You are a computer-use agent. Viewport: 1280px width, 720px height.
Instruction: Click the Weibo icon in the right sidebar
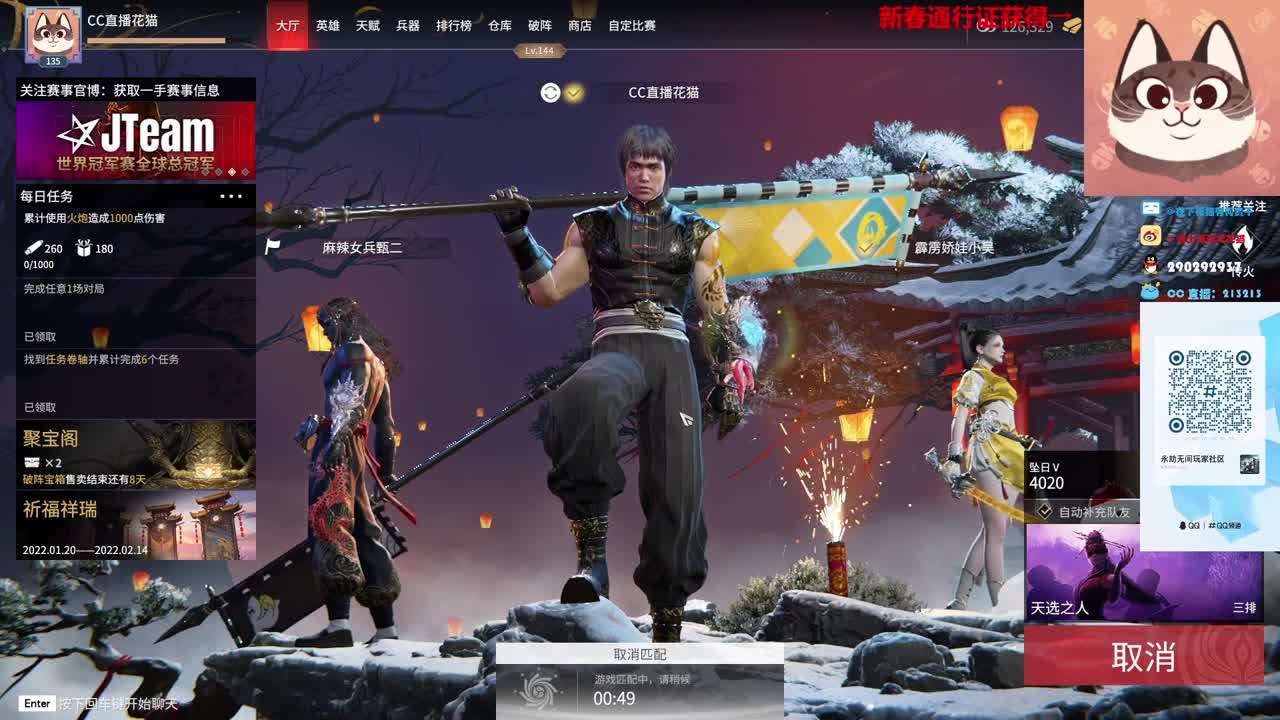tap(1150, 235)
